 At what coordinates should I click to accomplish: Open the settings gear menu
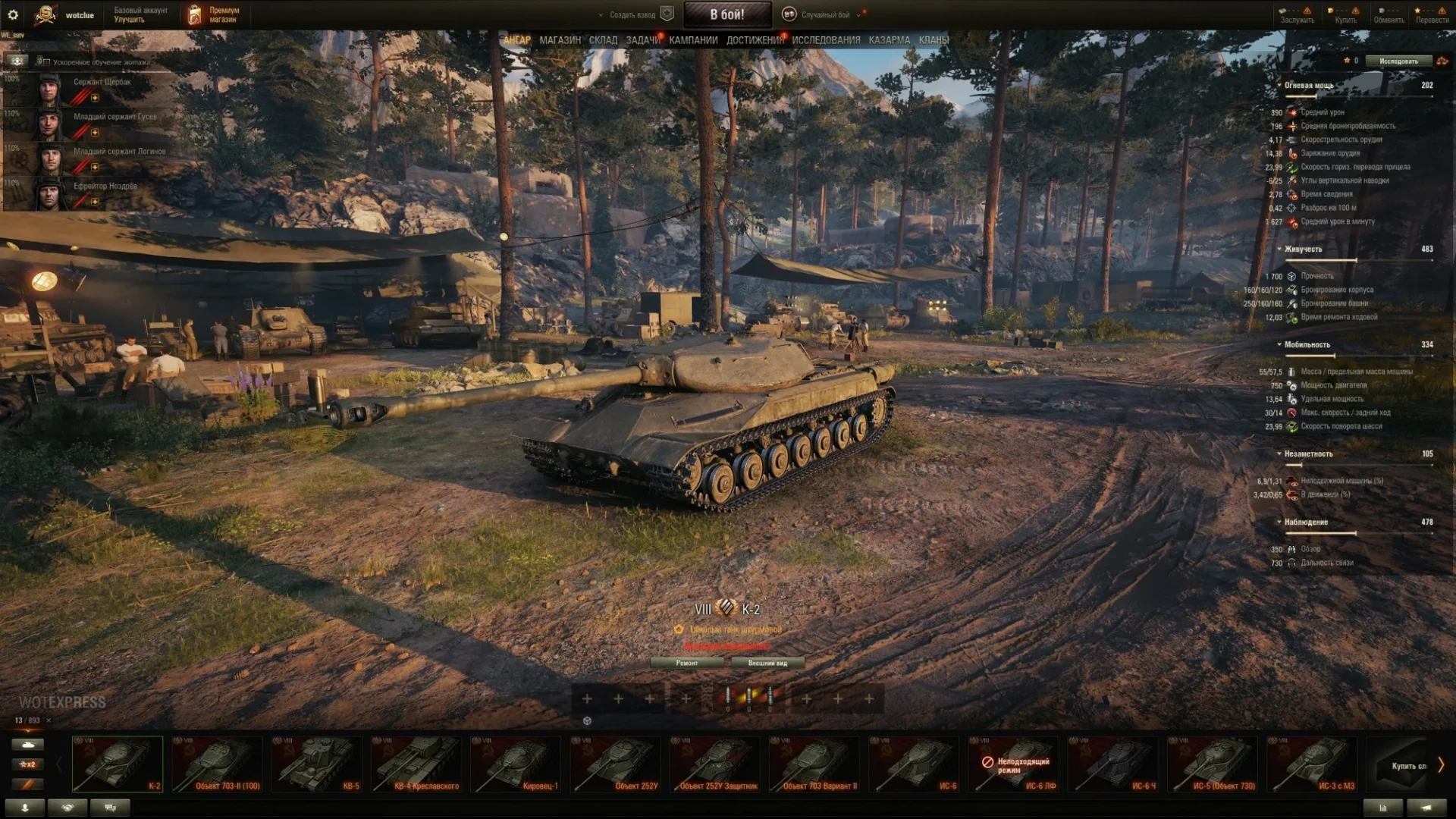13,14
